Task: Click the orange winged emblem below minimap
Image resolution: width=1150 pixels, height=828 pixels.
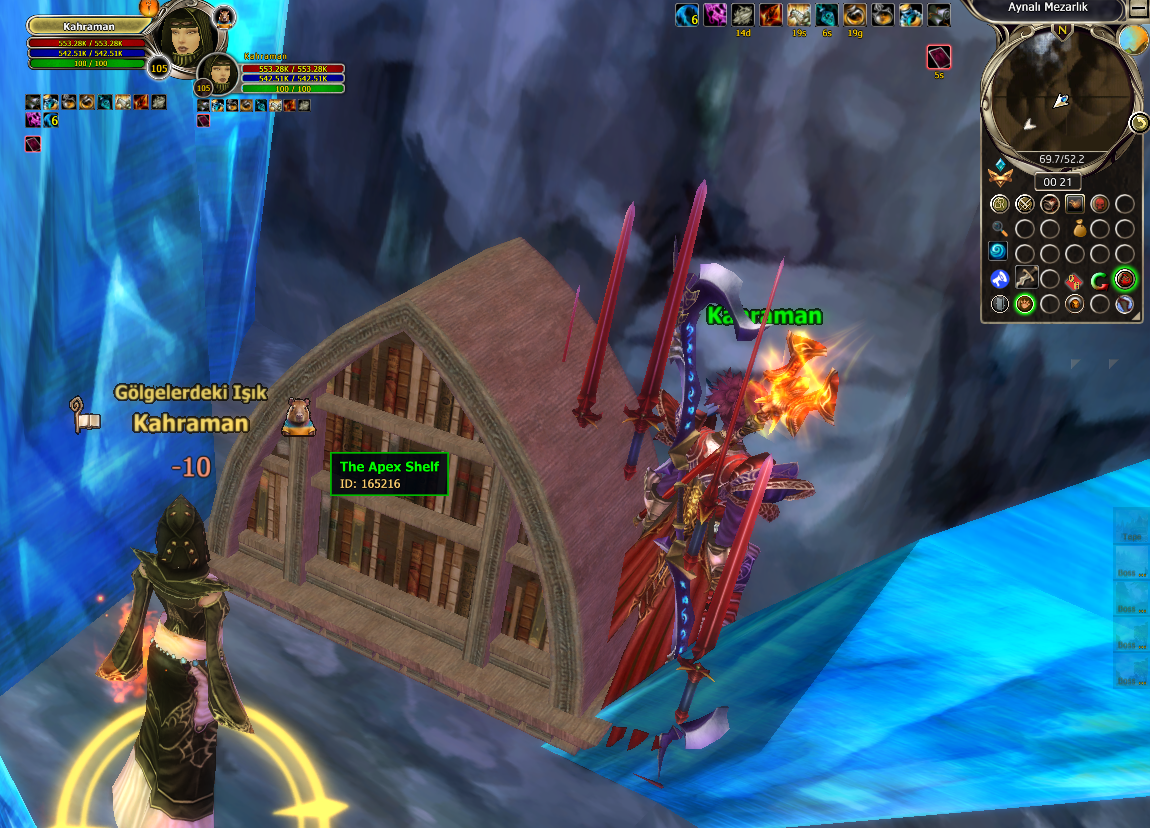Action: (998, 178)
